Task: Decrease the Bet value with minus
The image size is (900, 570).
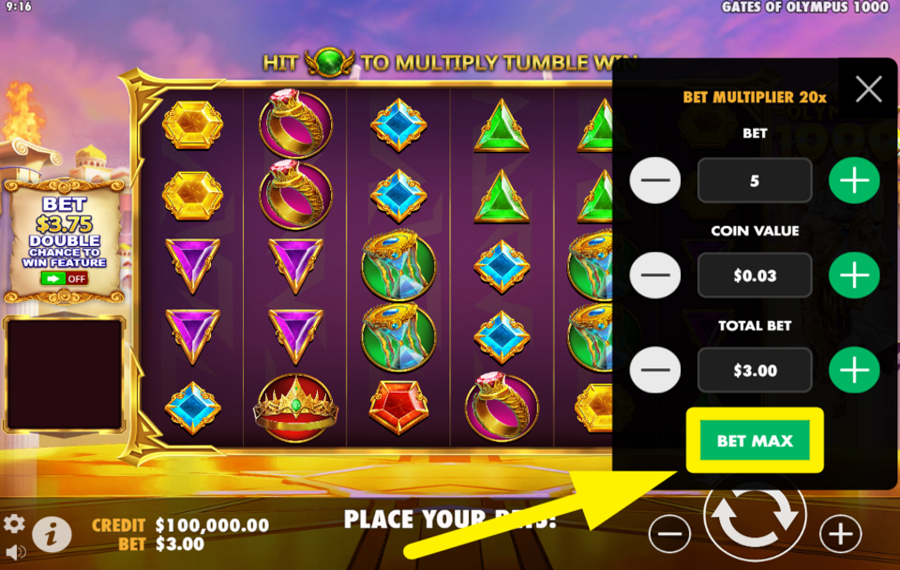Action: click(655, 181)
